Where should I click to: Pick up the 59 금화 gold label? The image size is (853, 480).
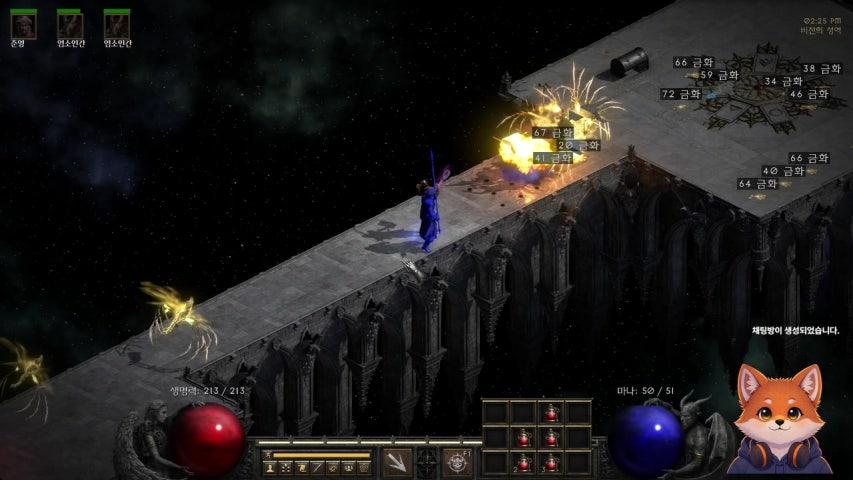pyautogui.click(x=719, y=75)
